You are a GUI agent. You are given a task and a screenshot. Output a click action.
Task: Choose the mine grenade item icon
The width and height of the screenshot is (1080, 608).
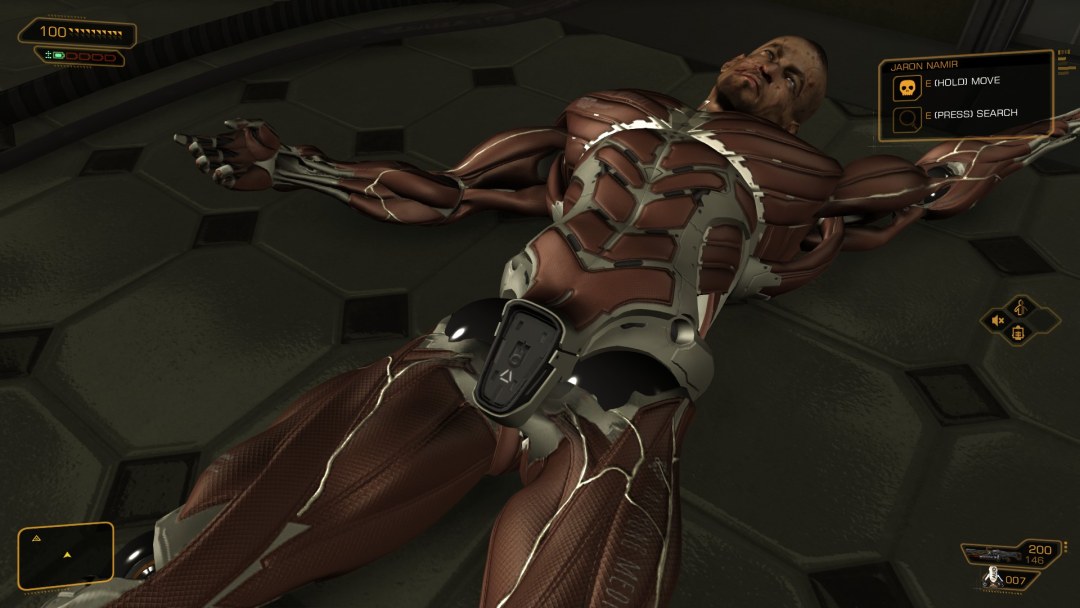[992, 577]
